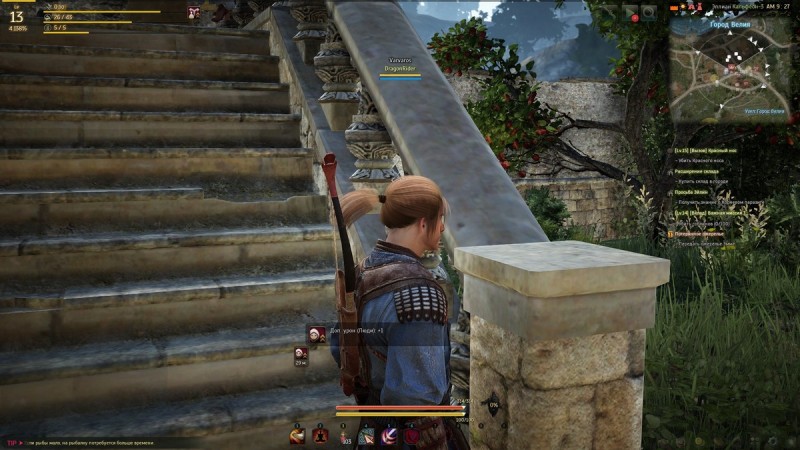
Task: Click the dark red hotbar skill slot
Action: (414, 434)
